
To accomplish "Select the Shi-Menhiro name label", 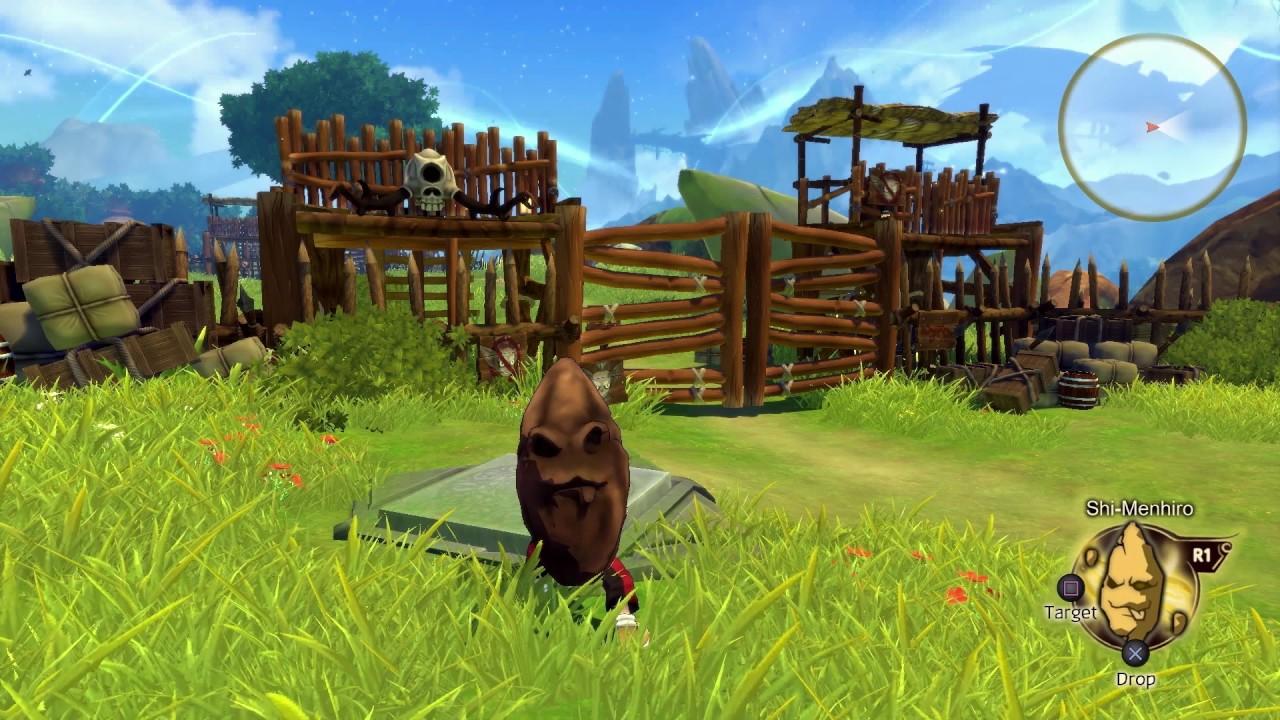I will [x=1140, y=507].
